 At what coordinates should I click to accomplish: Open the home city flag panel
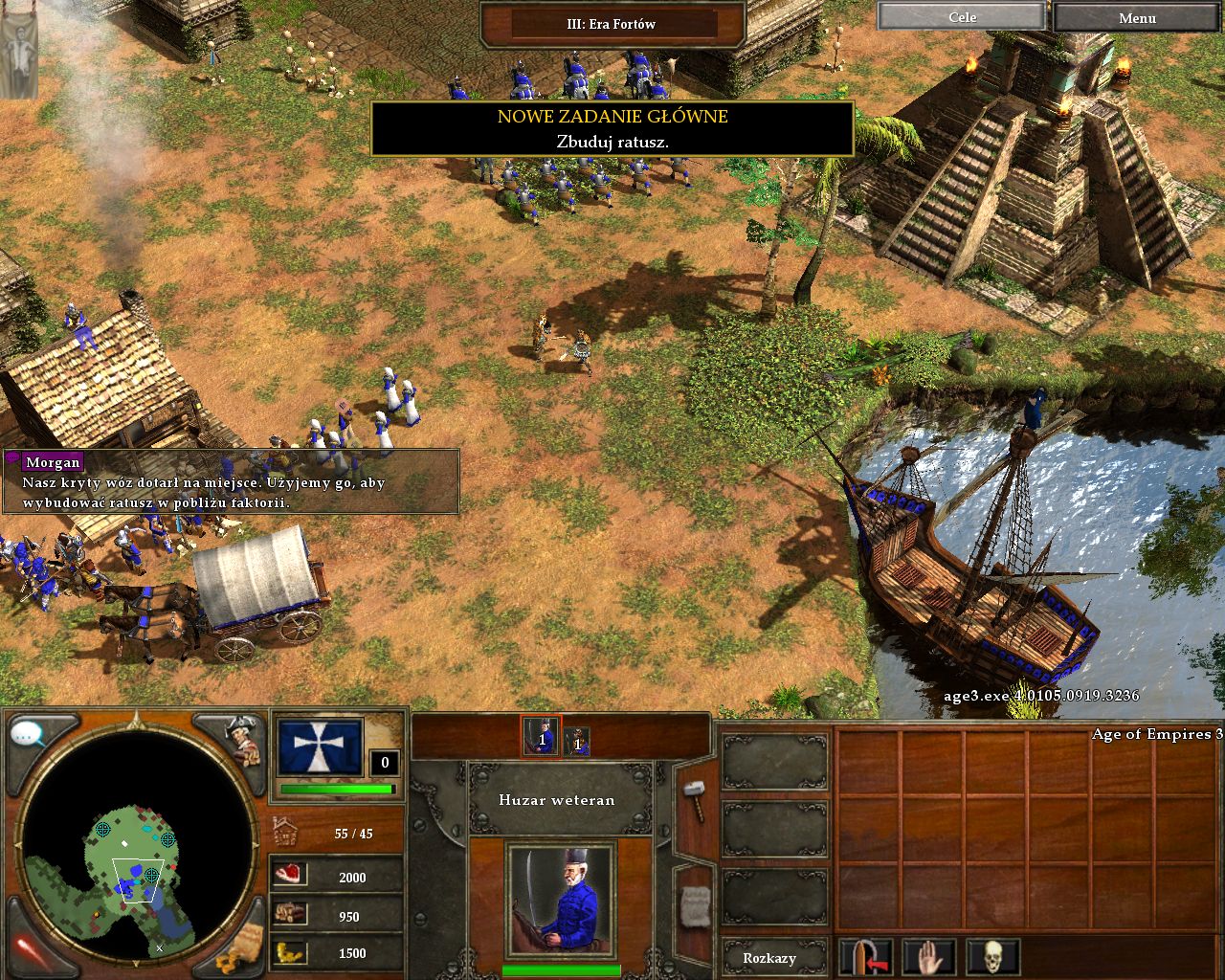(320, 747)
